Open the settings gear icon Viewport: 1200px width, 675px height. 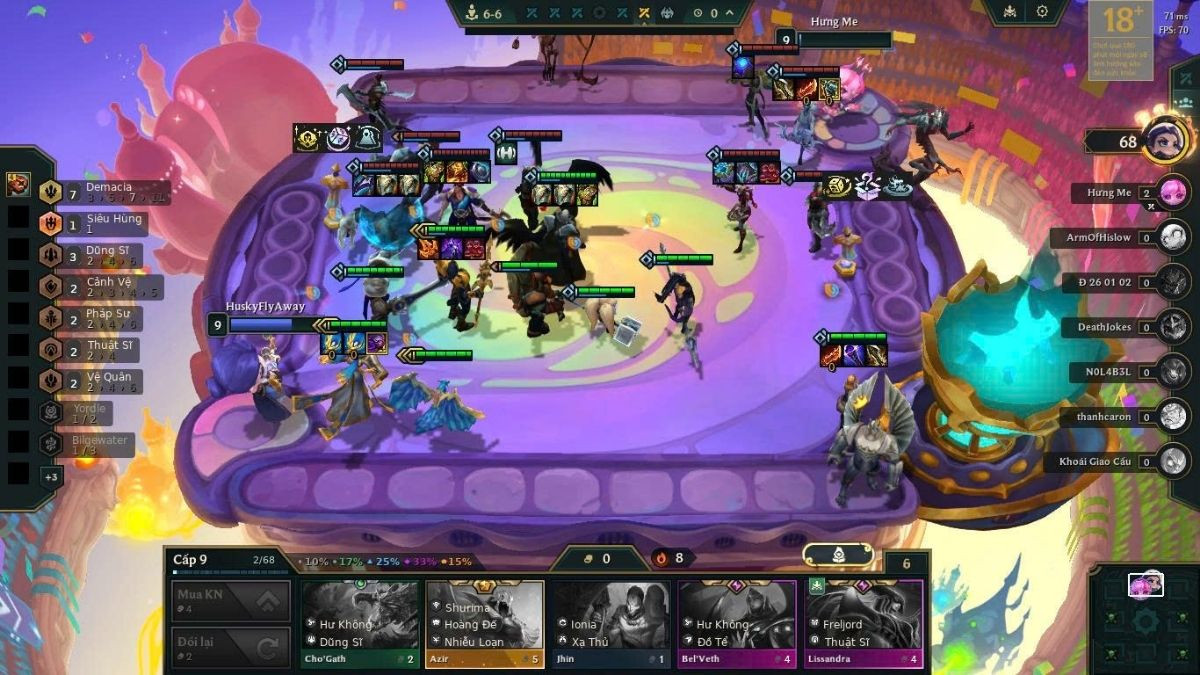pyautogui.click(x=1042, y=12)
